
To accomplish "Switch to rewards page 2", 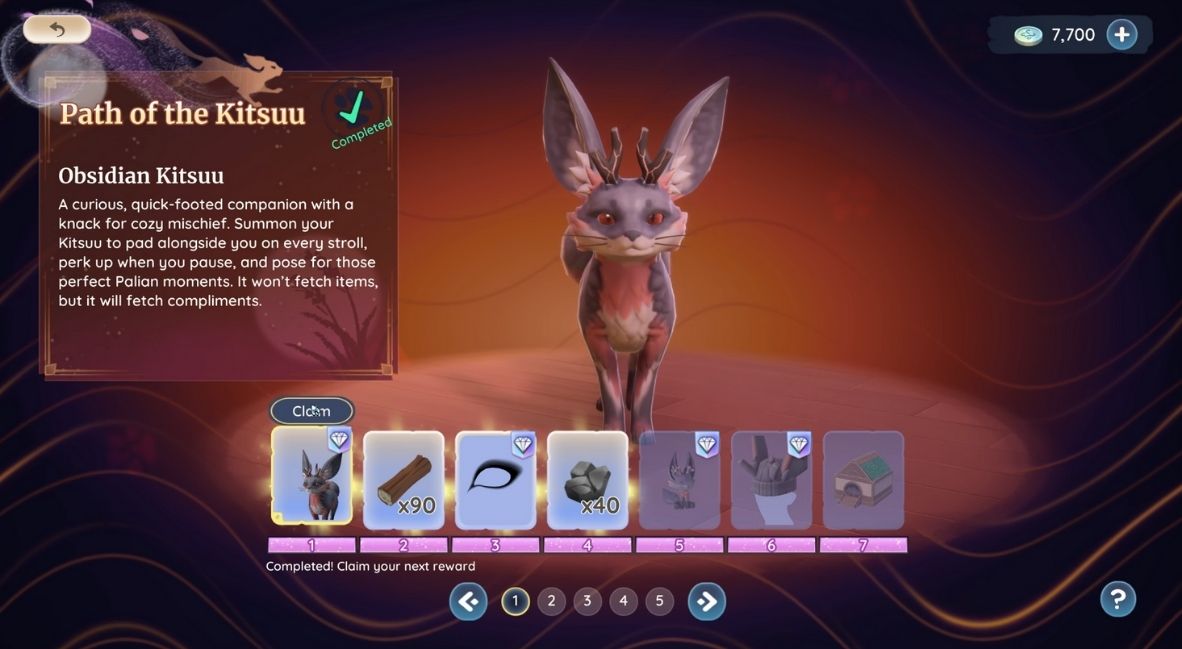I will point(551,601).
